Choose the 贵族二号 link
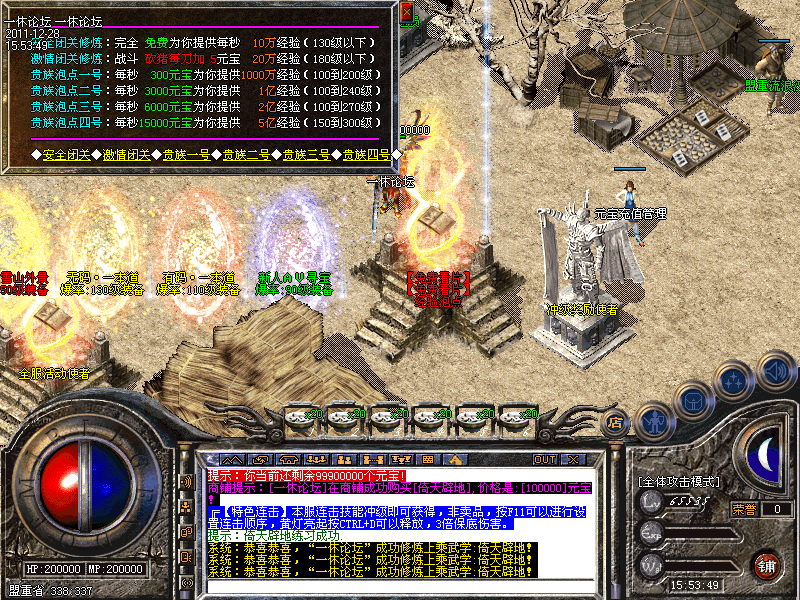Image resolution: width=800 pixels, height=600 pixels. (x=247, y=155)
